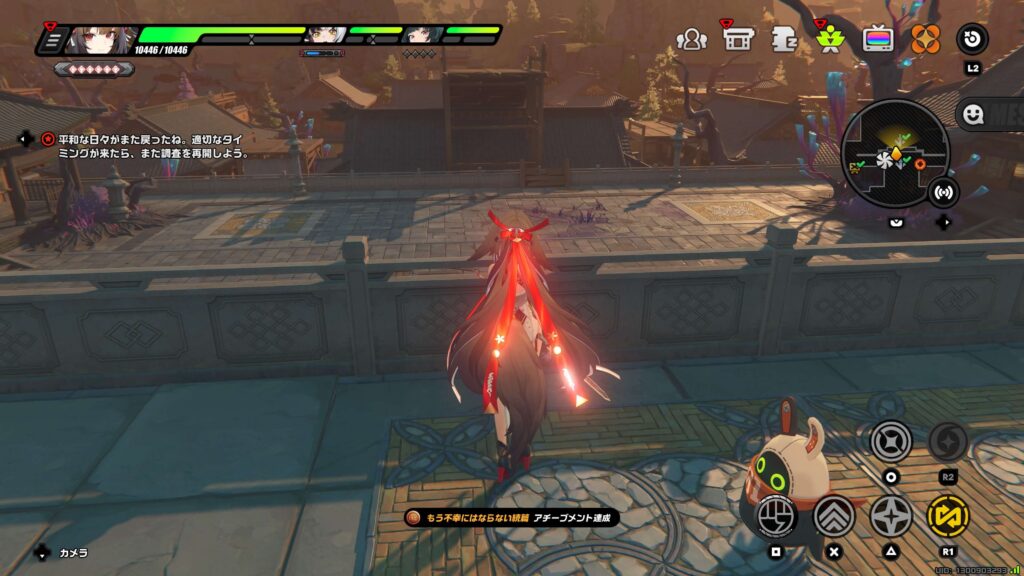Activate the circular rewind clock button

point(972,40)
